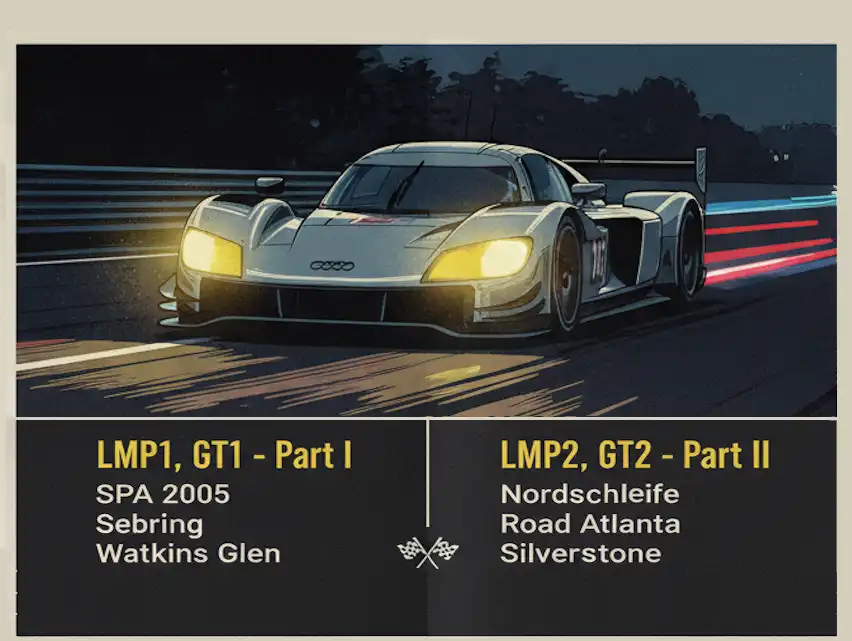Pick the Watkins Glen track
Image resolution: width=852 pixels, height=641 pixels.
[x=188, y=553]
